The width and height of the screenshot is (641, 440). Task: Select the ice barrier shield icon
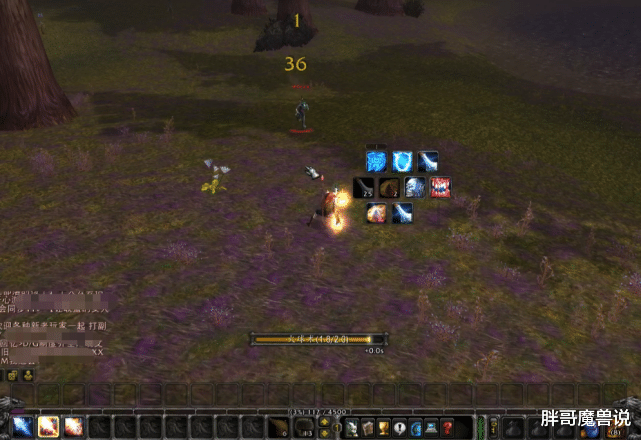tap(402, 161)
